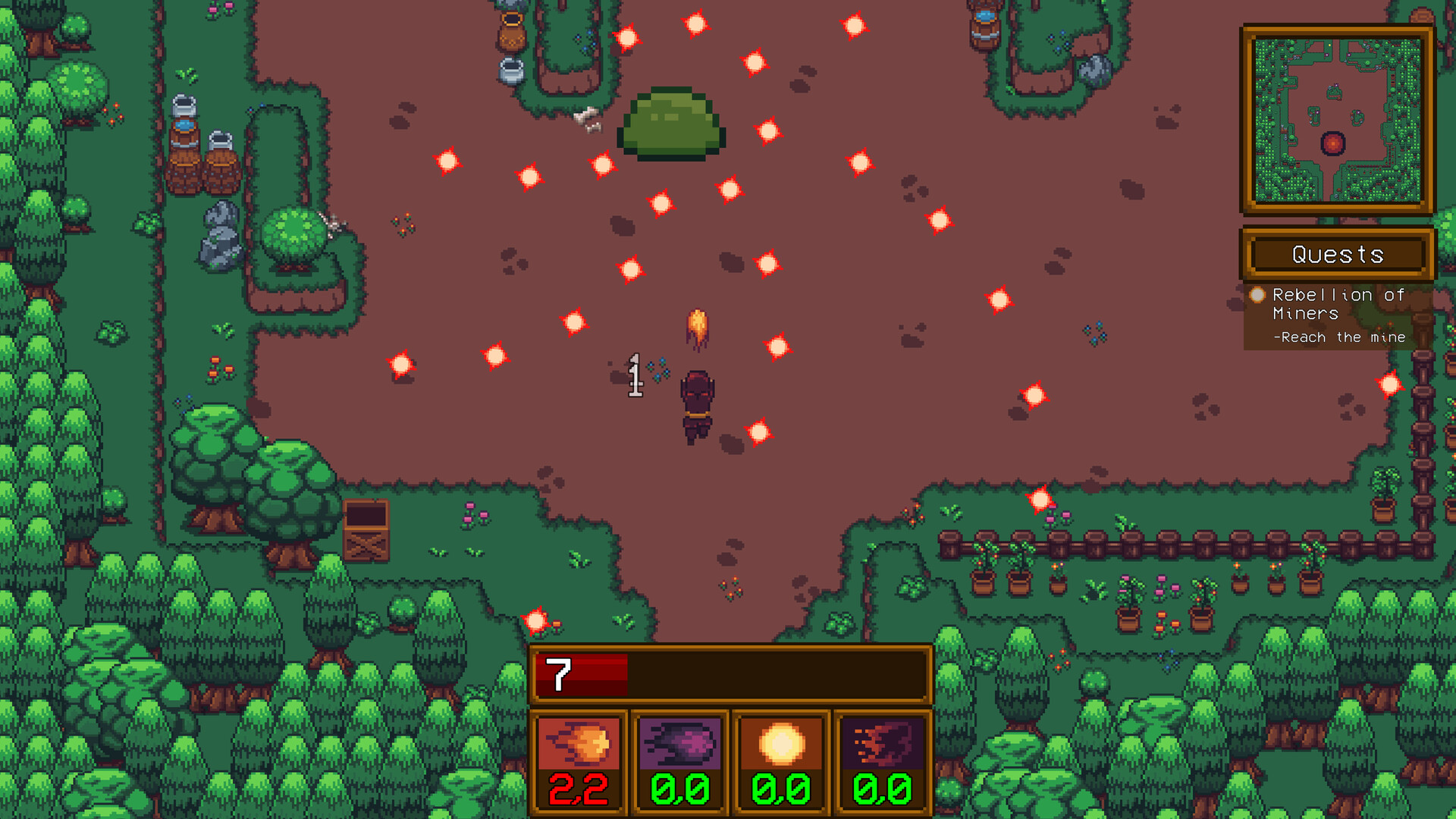Screen dimensions: 1456x819
Task: Click the flame projectile above the player
Action: click(698, 328)
